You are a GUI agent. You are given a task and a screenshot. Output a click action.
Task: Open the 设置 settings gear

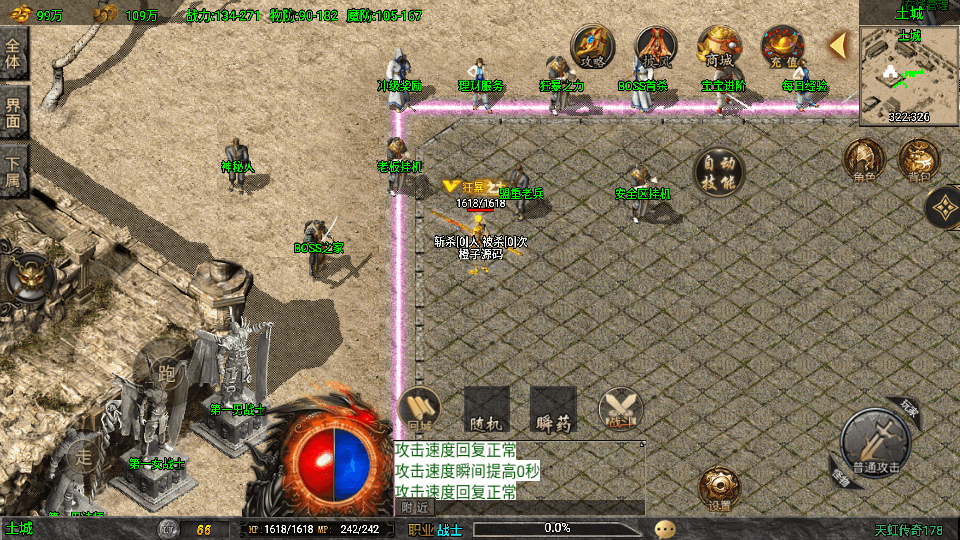coord(719,489)
